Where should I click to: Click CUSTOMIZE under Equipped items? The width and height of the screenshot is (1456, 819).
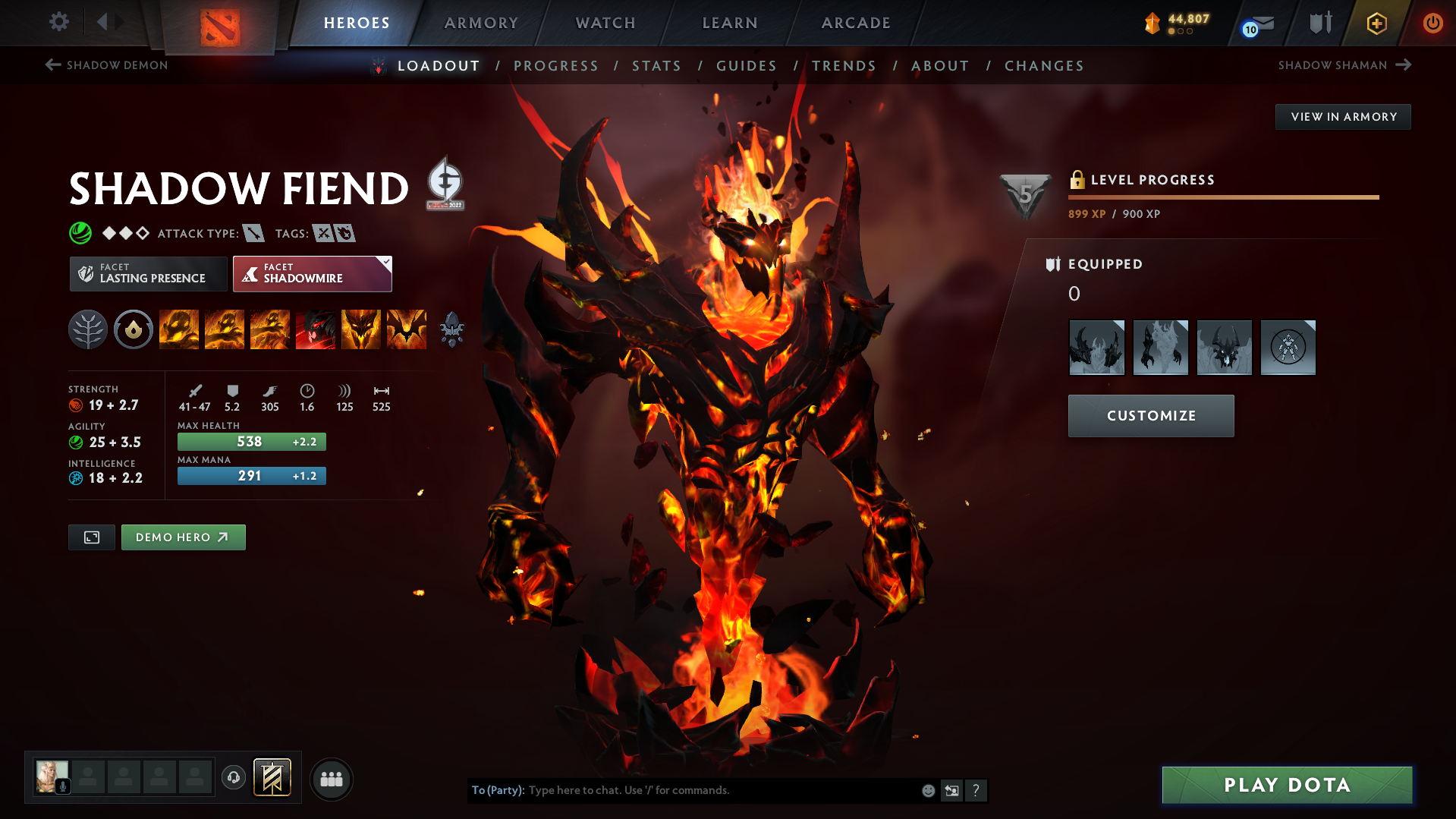(x=1150, y=415)
